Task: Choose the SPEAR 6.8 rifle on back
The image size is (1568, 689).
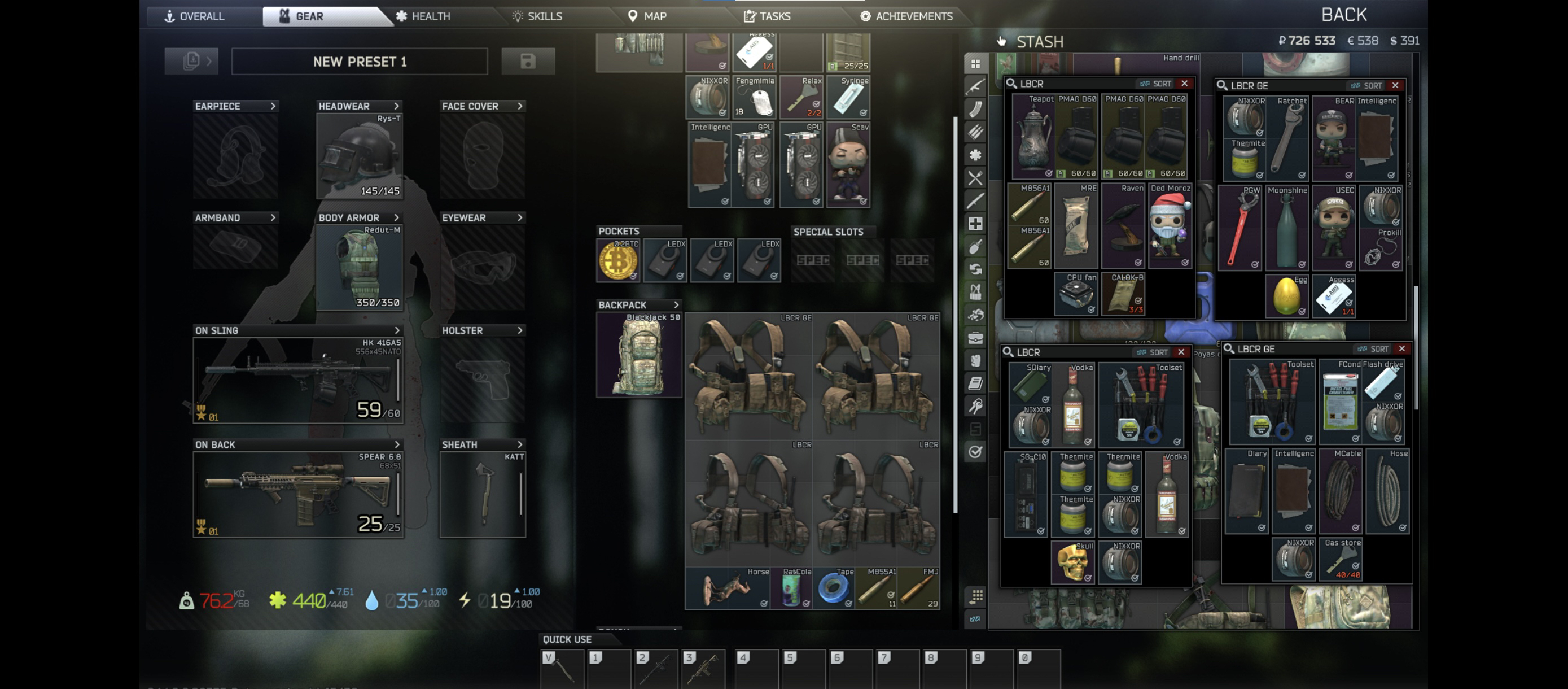Action: pos(297,494)
